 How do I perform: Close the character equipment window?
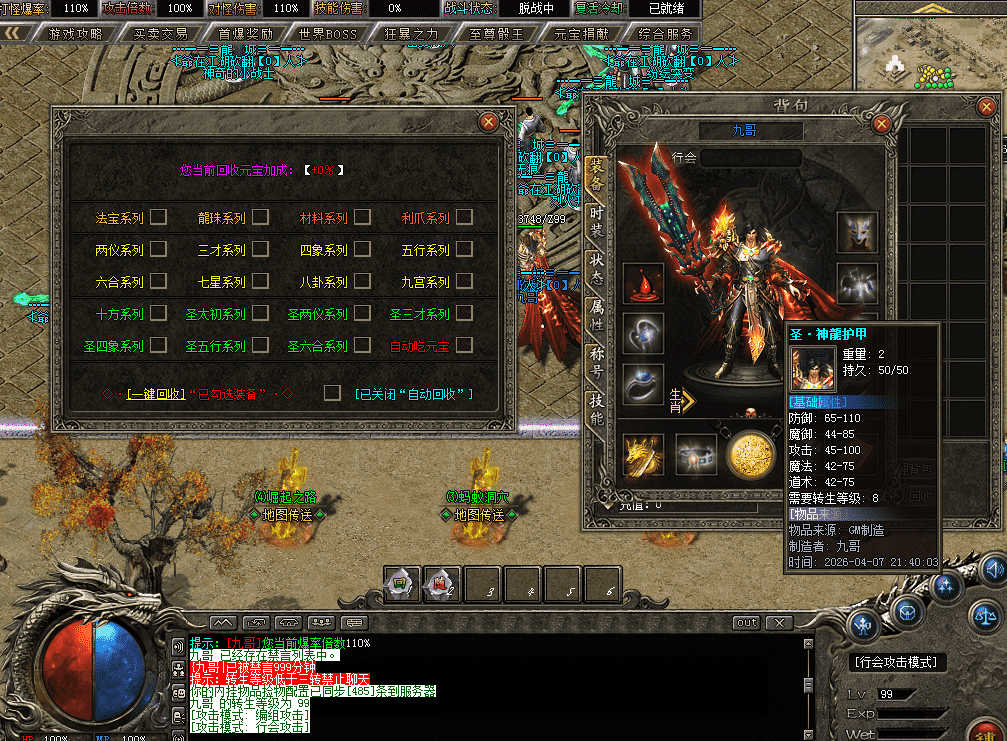[881, 123]
